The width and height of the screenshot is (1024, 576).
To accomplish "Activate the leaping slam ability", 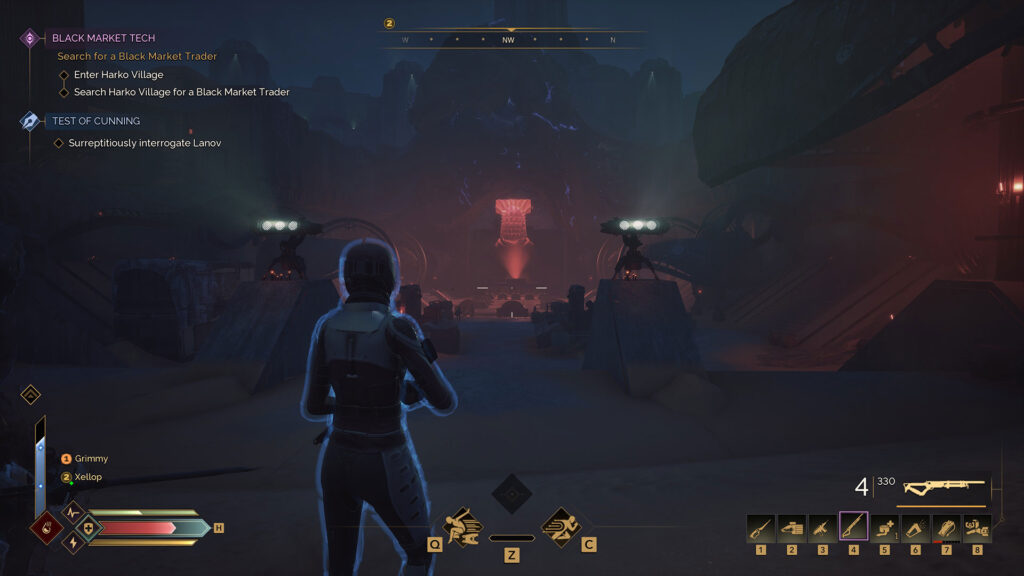I will click(462, 525).
